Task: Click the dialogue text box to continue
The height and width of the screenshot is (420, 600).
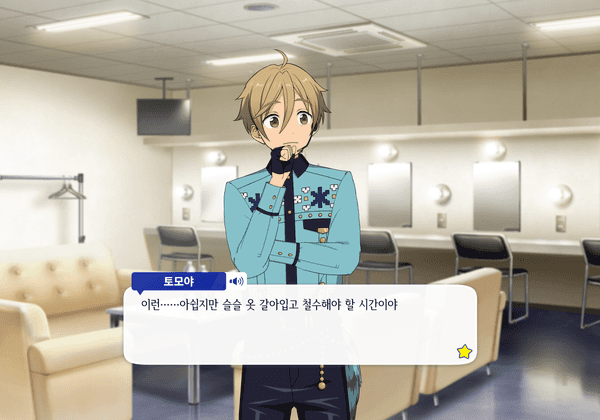Action: point(298,325)
